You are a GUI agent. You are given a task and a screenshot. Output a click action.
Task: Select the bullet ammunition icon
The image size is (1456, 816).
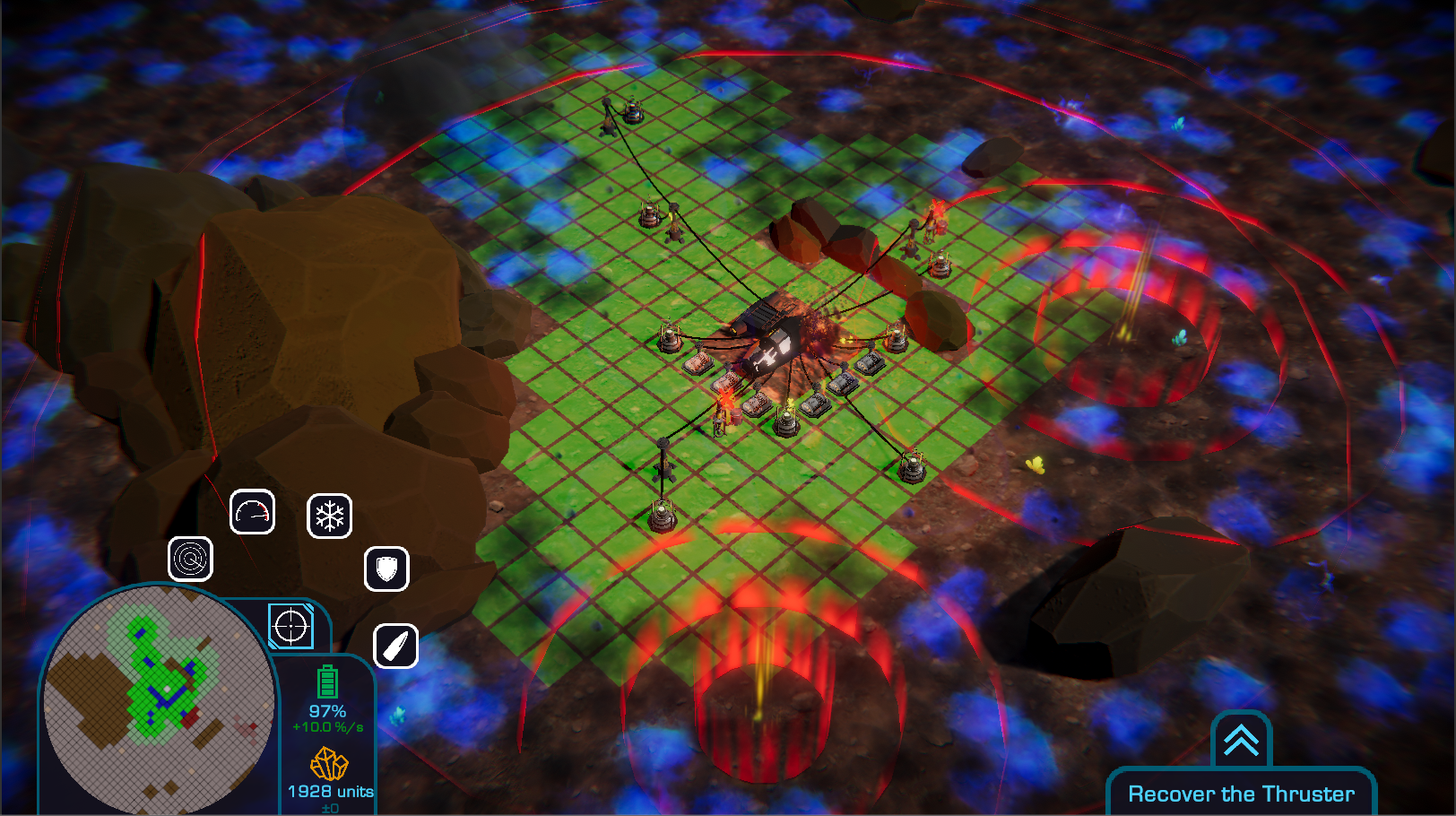click(x=395, y=646)
